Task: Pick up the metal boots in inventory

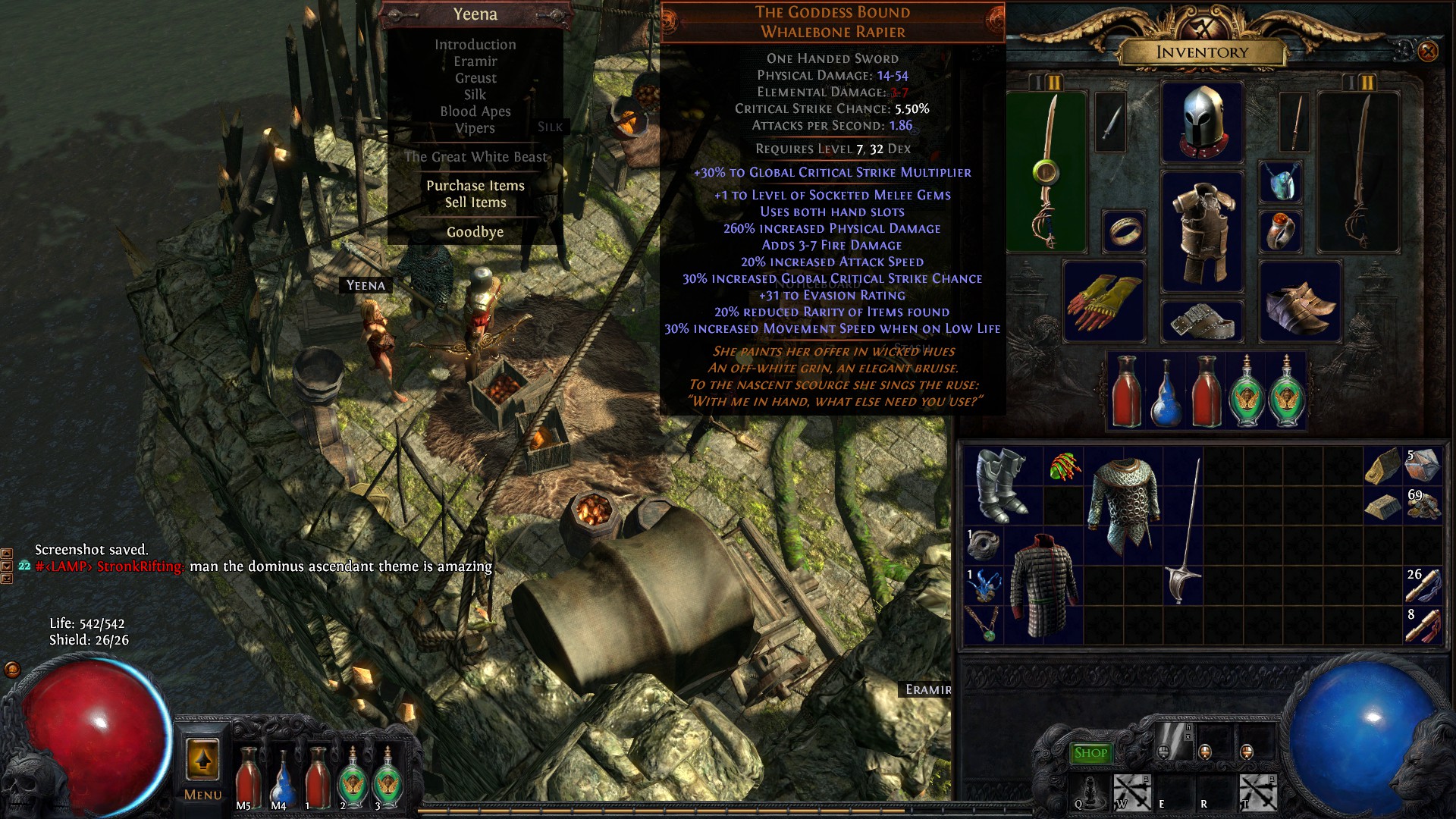Action: click(1001, 485)
